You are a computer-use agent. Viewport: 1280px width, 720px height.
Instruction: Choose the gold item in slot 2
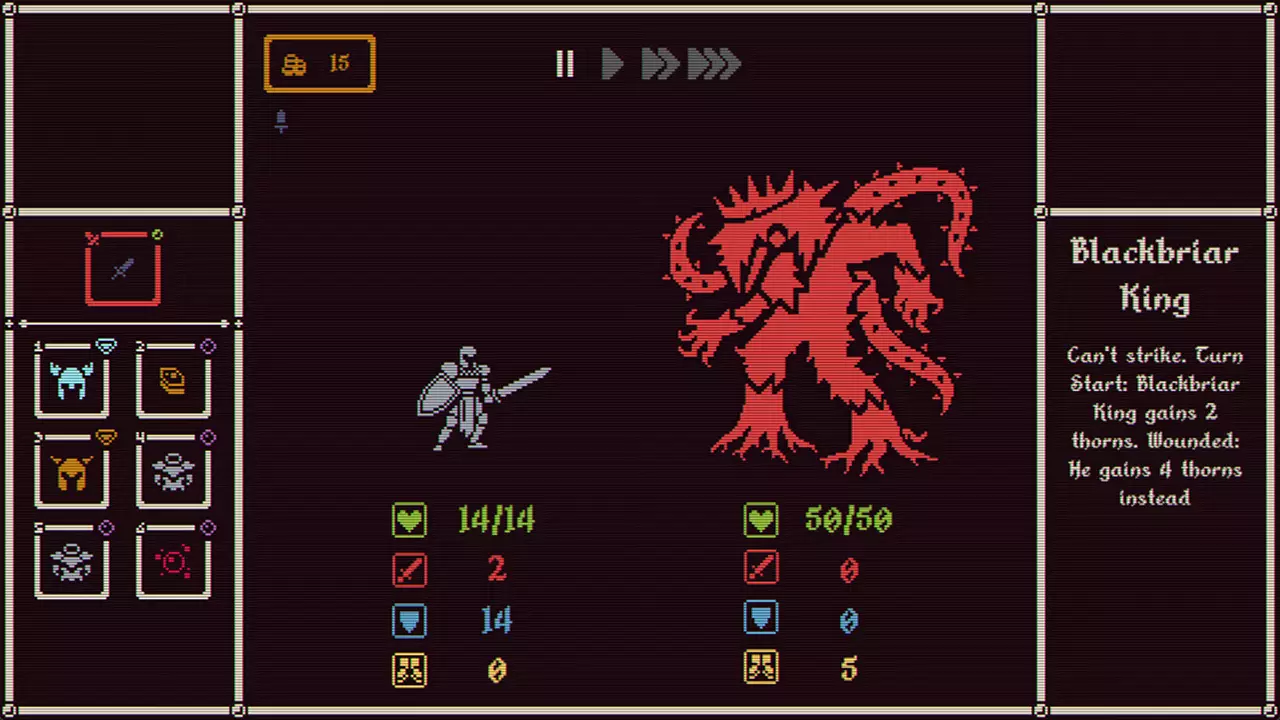pos(173,382)
